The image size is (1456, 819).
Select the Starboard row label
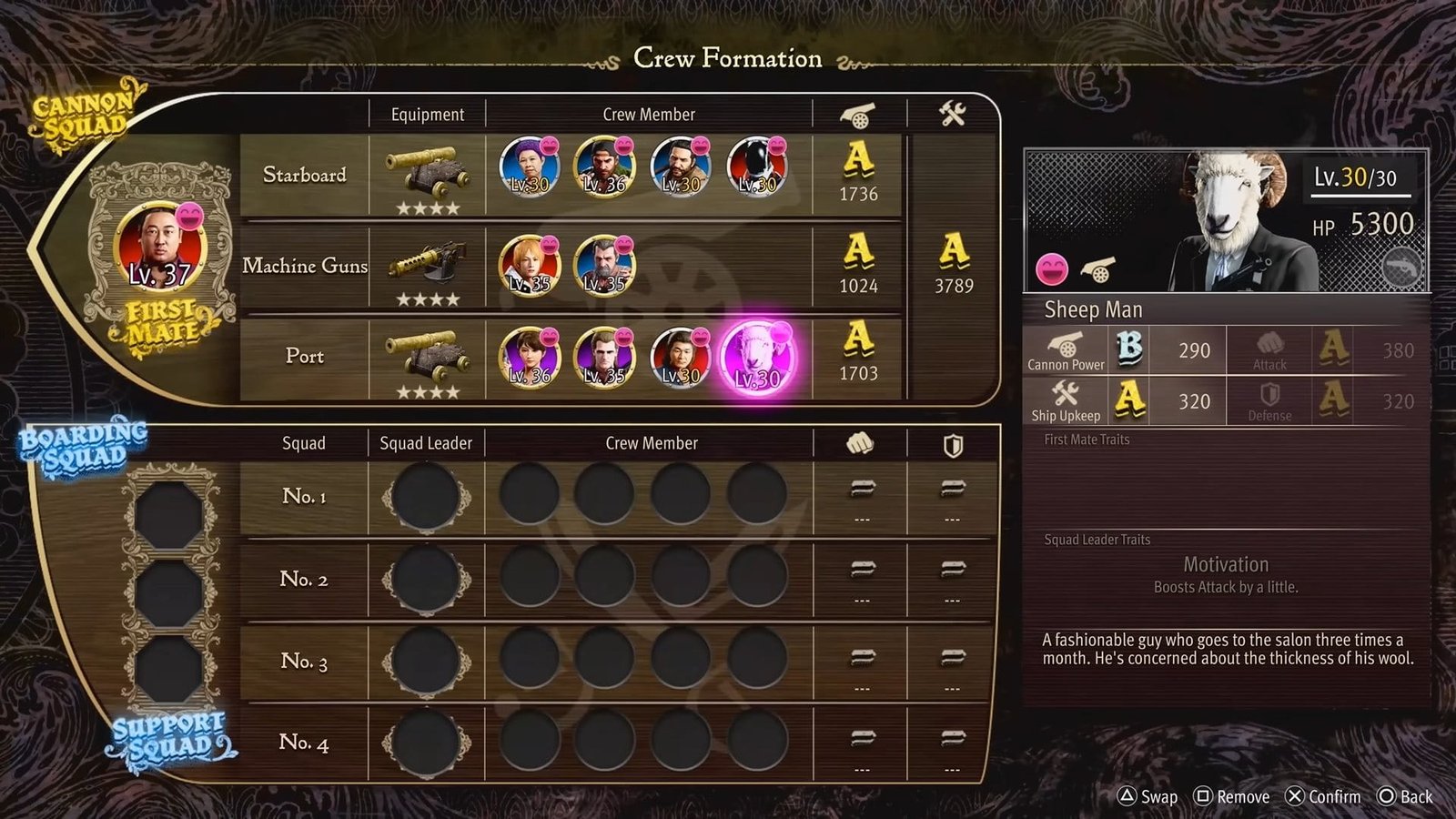coord(304,175)
